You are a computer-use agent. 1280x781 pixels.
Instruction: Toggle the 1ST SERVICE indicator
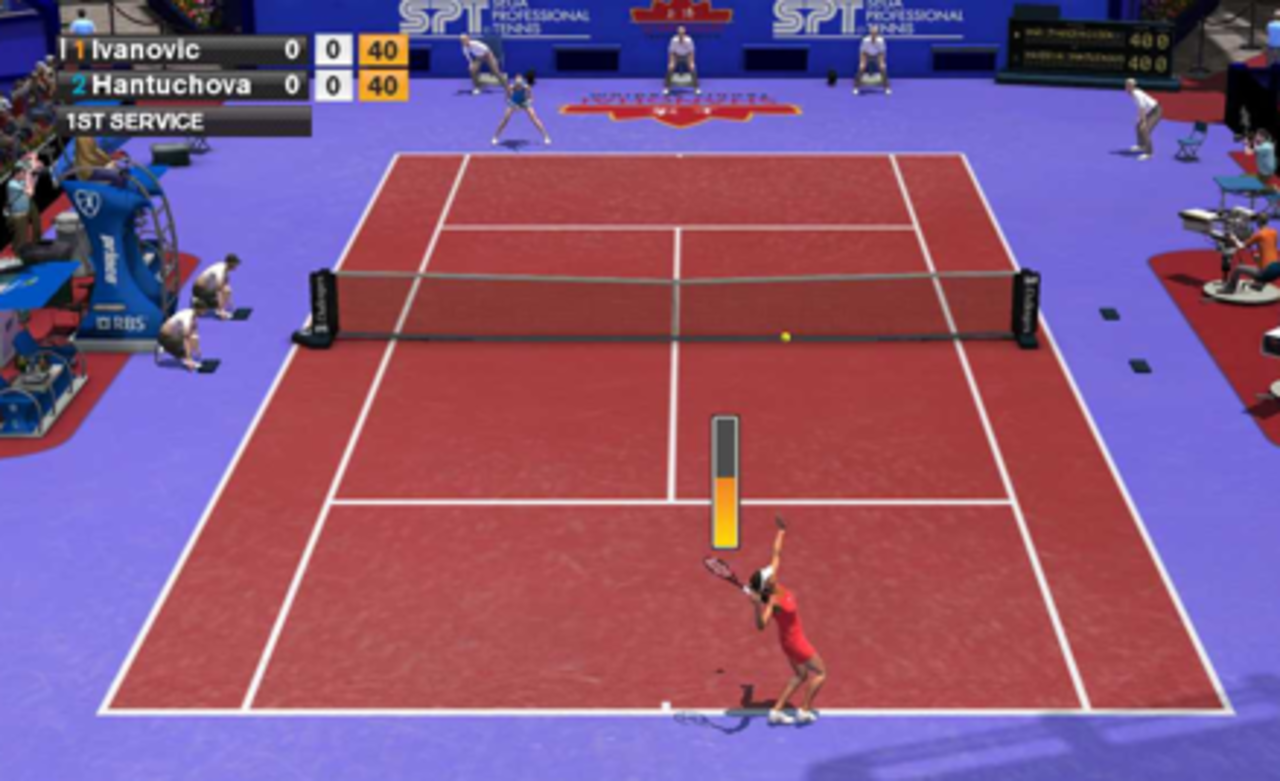click(x=135, y=122)
